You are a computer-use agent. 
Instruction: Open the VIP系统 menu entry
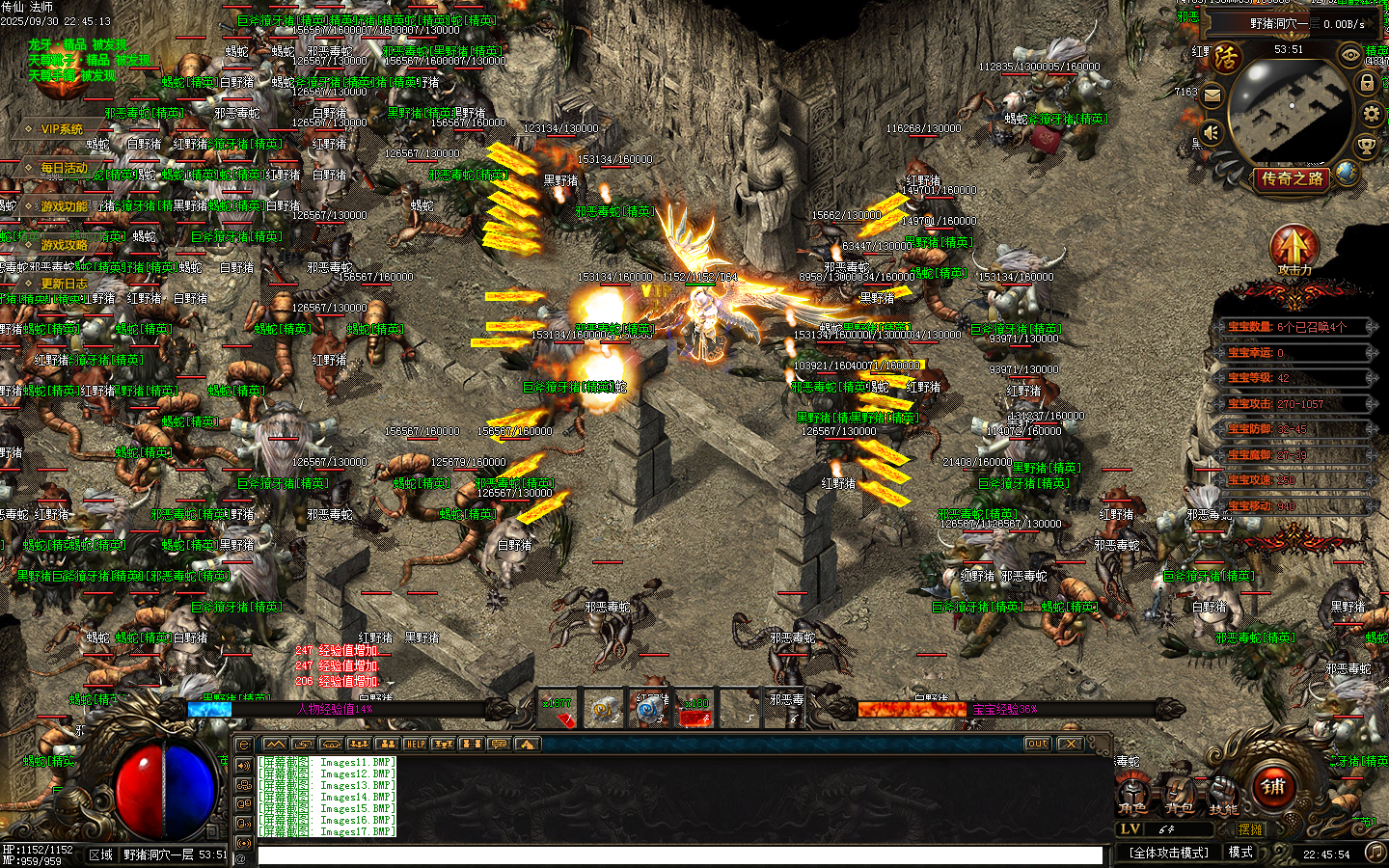61,129
